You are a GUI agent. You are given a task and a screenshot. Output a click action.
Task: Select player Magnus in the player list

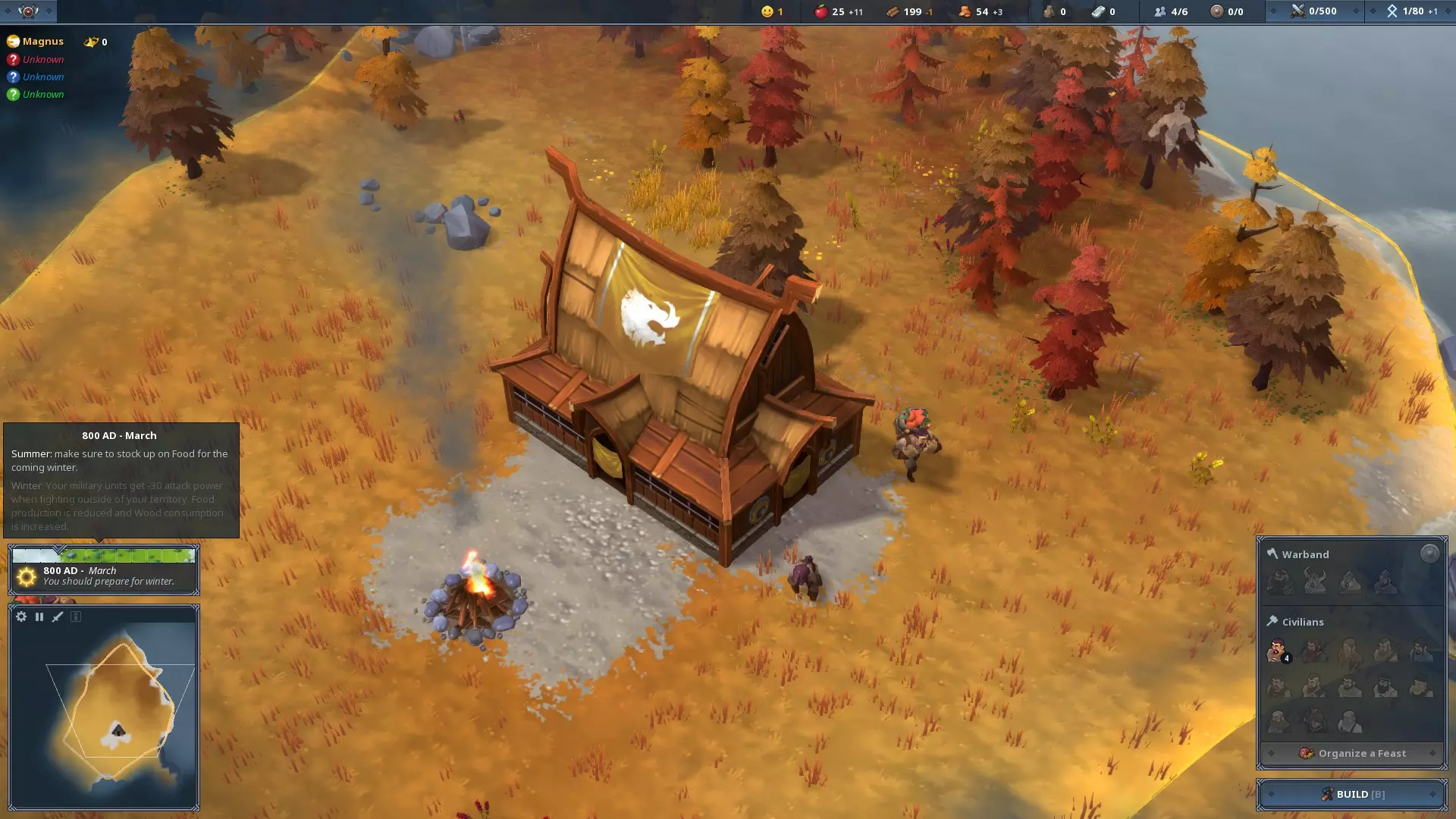click(x=42, y=42)
